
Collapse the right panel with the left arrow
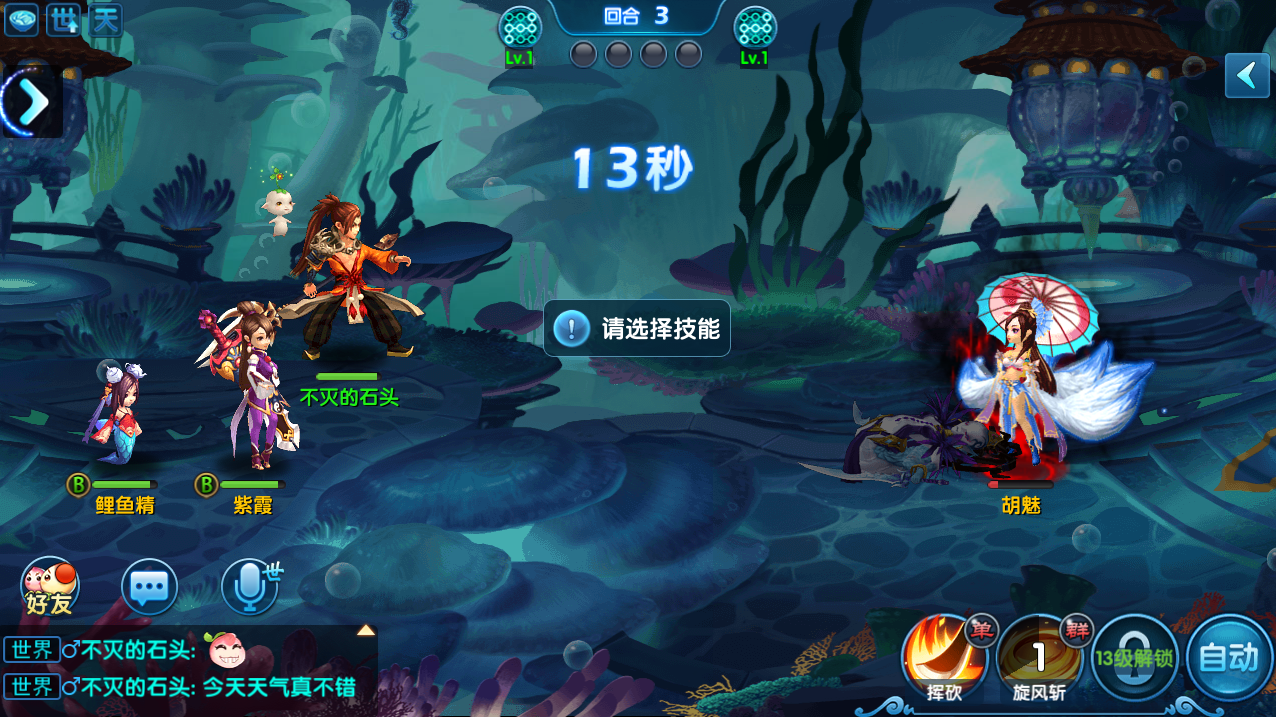point(1247,75)
